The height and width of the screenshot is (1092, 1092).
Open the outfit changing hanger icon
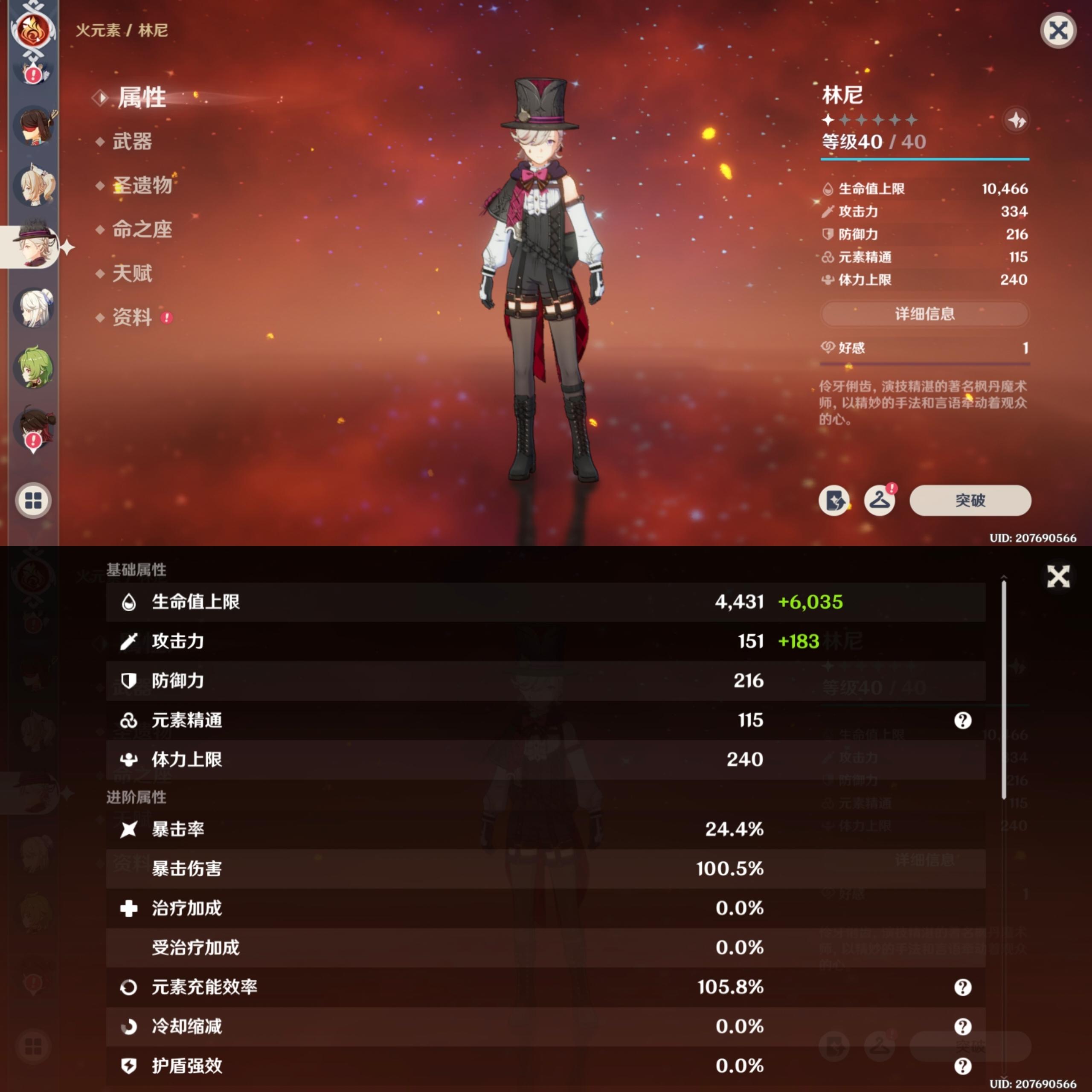click(880, 500)
